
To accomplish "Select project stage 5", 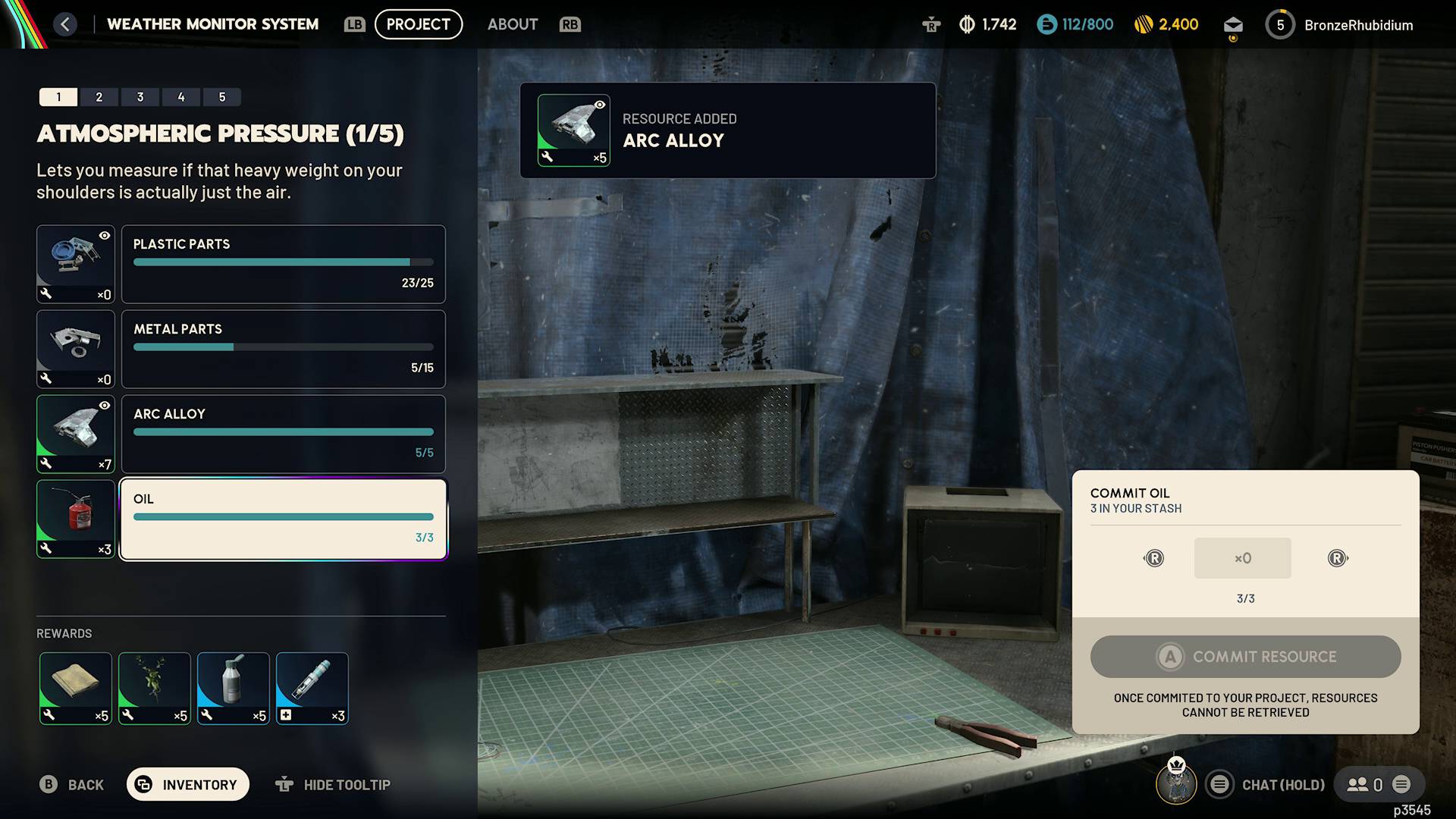I will click(222, 97).
